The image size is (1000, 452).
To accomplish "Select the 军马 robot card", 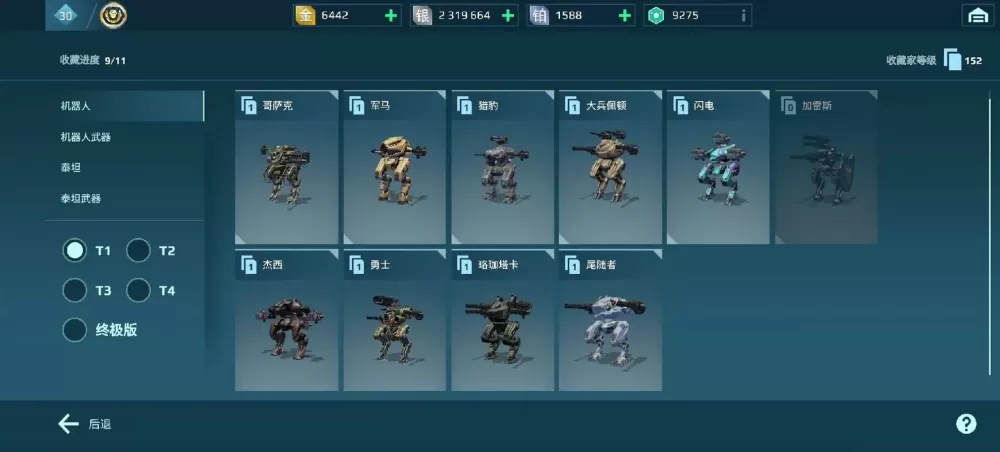I will coord(394,168).
